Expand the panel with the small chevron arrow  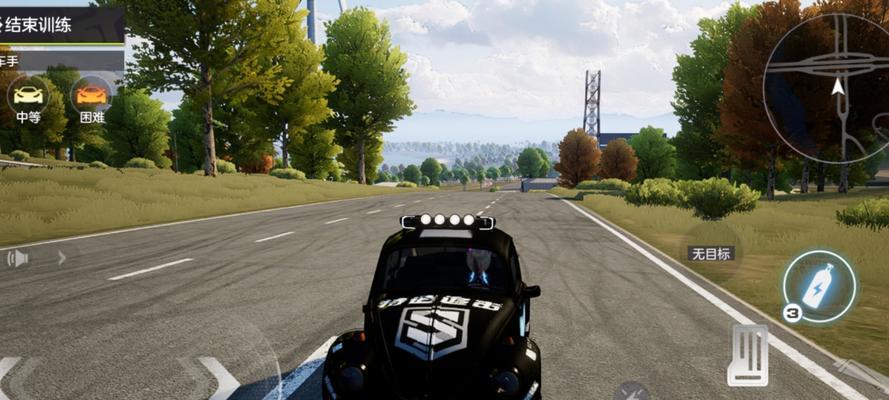(61, 258)
